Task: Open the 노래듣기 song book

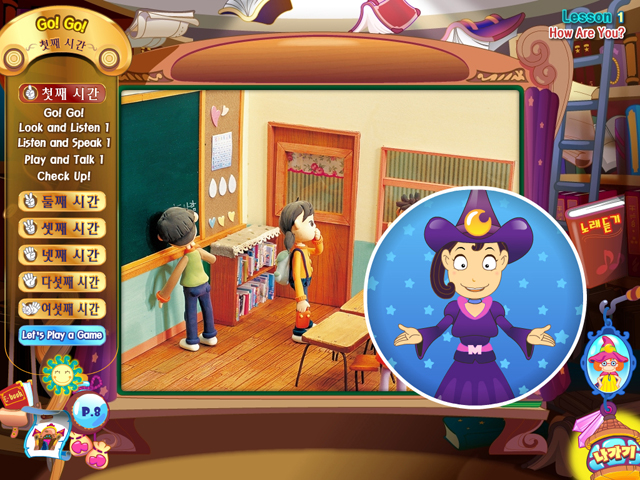Action: pos(592,232)
